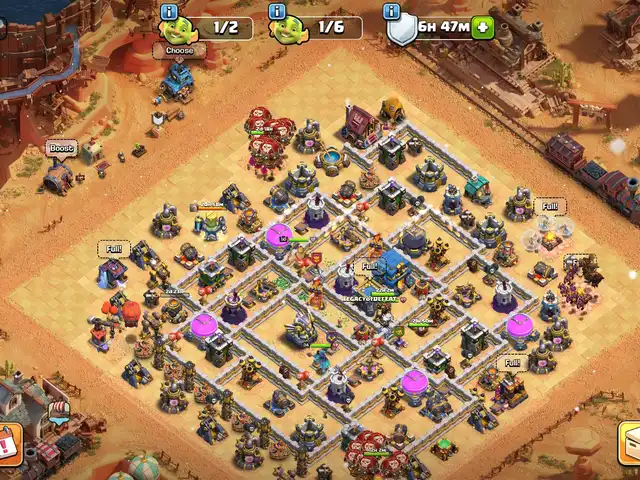This screenshot has height=480, width=640.
Task: Tap the Boost speech bubble
Action: (x=61, y=148)
